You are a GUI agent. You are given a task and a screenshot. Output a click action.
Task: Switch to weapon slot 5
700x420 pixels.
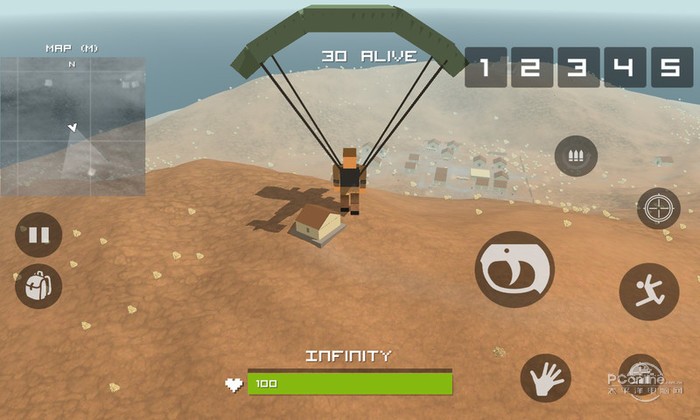[671, 68]
